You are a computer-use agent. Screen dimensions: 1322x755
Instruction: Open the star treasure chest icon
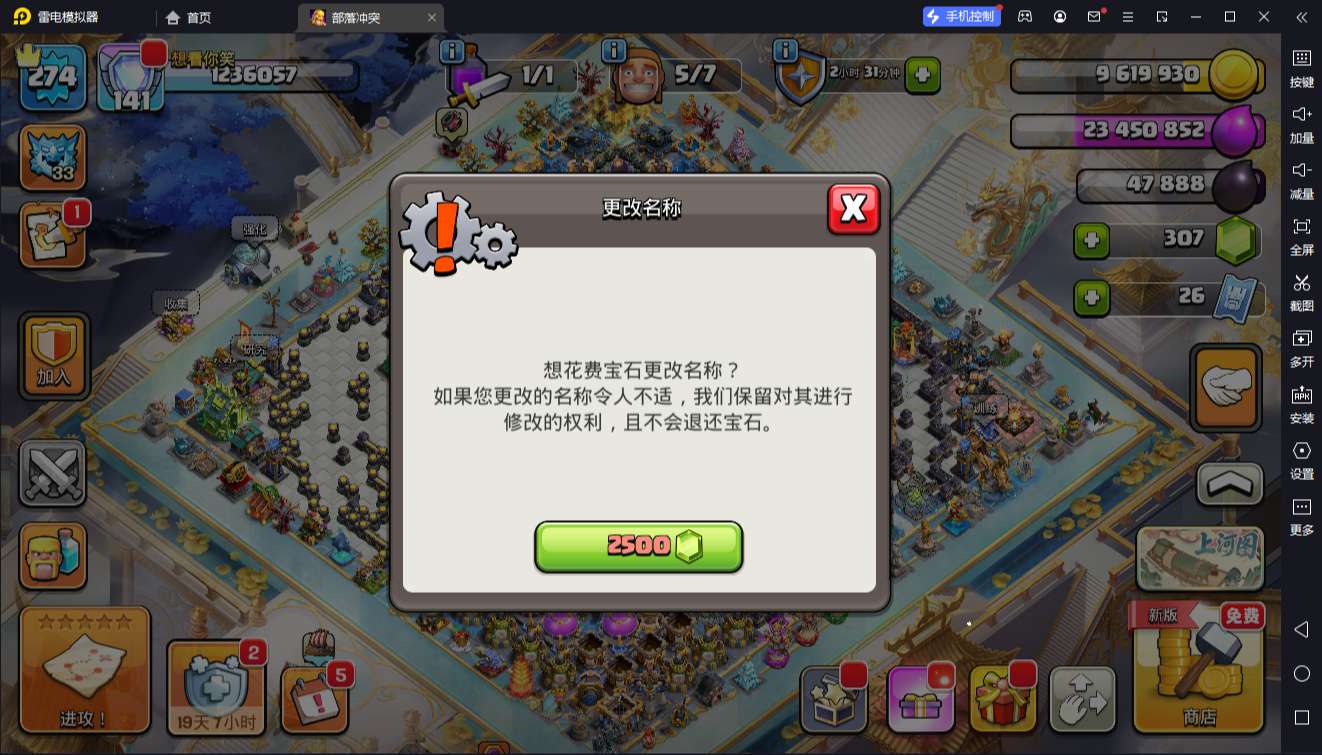pyautogui.click(x=834, y=700)
